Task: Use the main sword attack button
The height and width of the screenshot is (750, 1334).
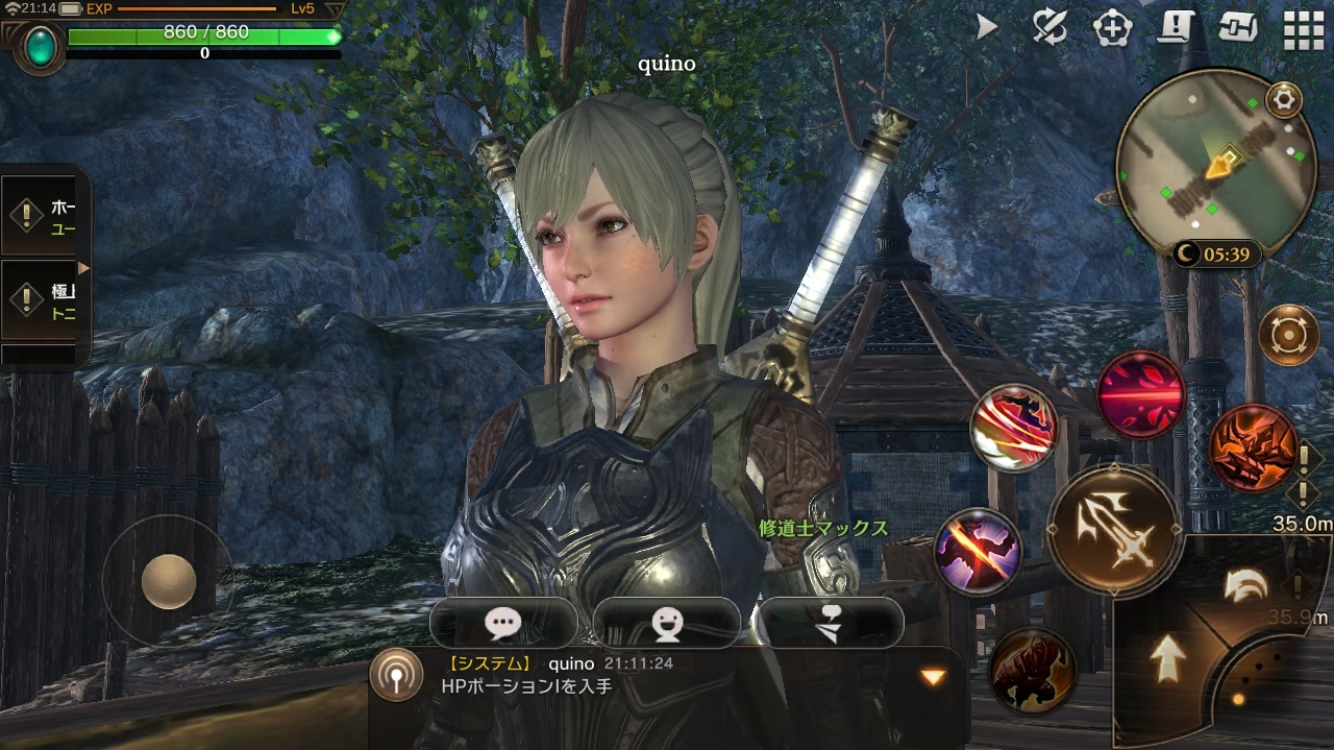Action: (x=1116, y=530)
